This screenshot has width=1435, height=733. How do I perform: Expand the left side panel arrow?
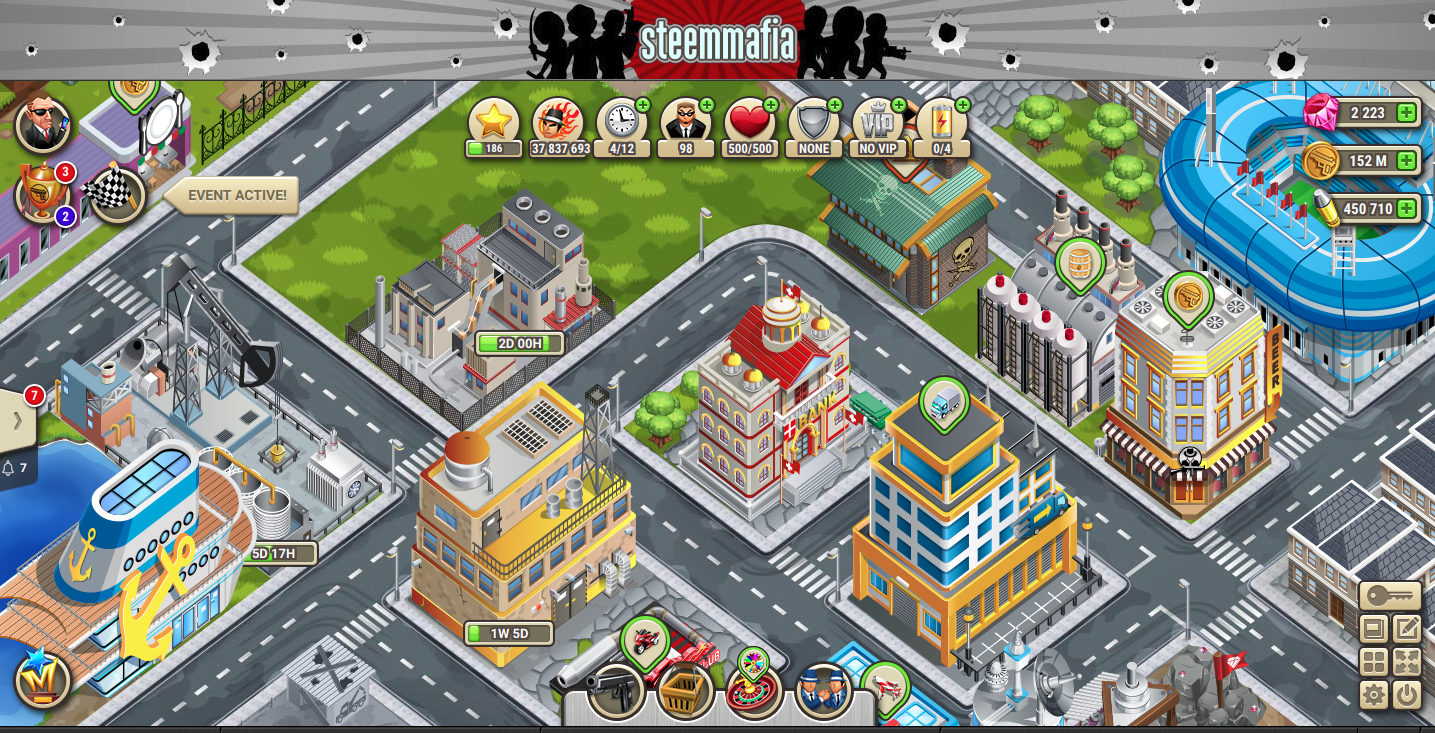tap(17, 420)
